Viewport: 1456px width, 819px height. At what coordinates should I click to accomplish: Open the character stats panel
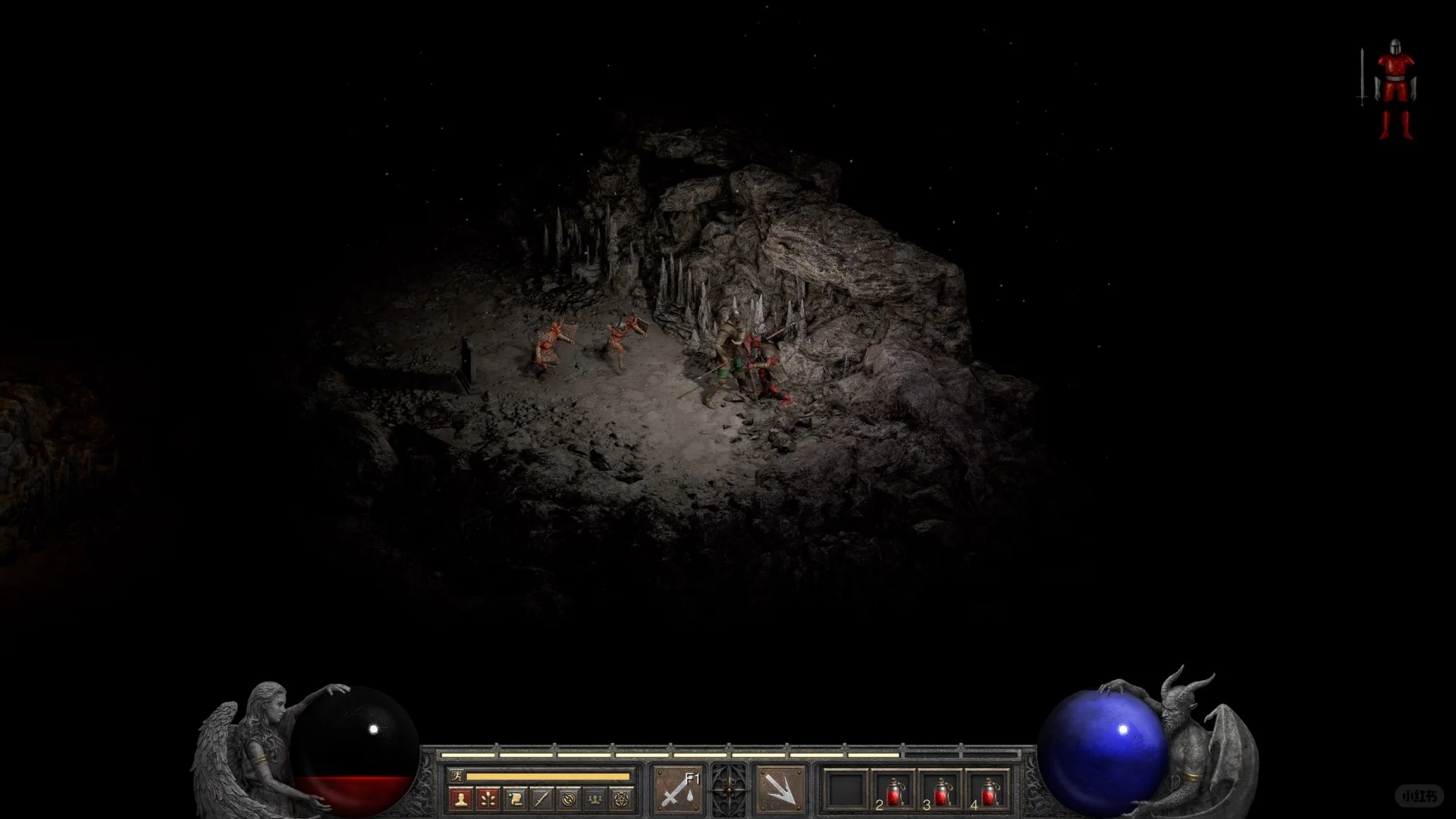tap(460, 799)
